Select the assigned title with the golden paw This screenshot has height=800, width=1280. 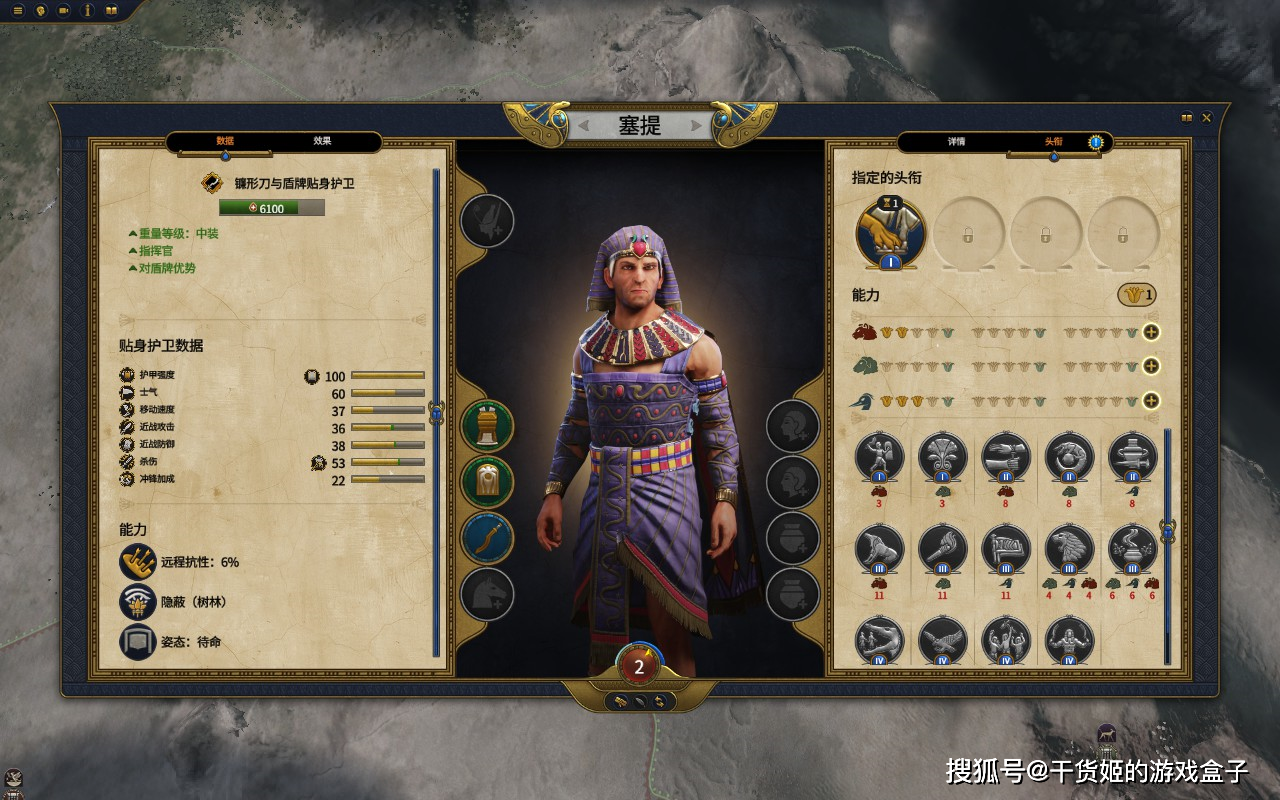click(x=890, y=232)
